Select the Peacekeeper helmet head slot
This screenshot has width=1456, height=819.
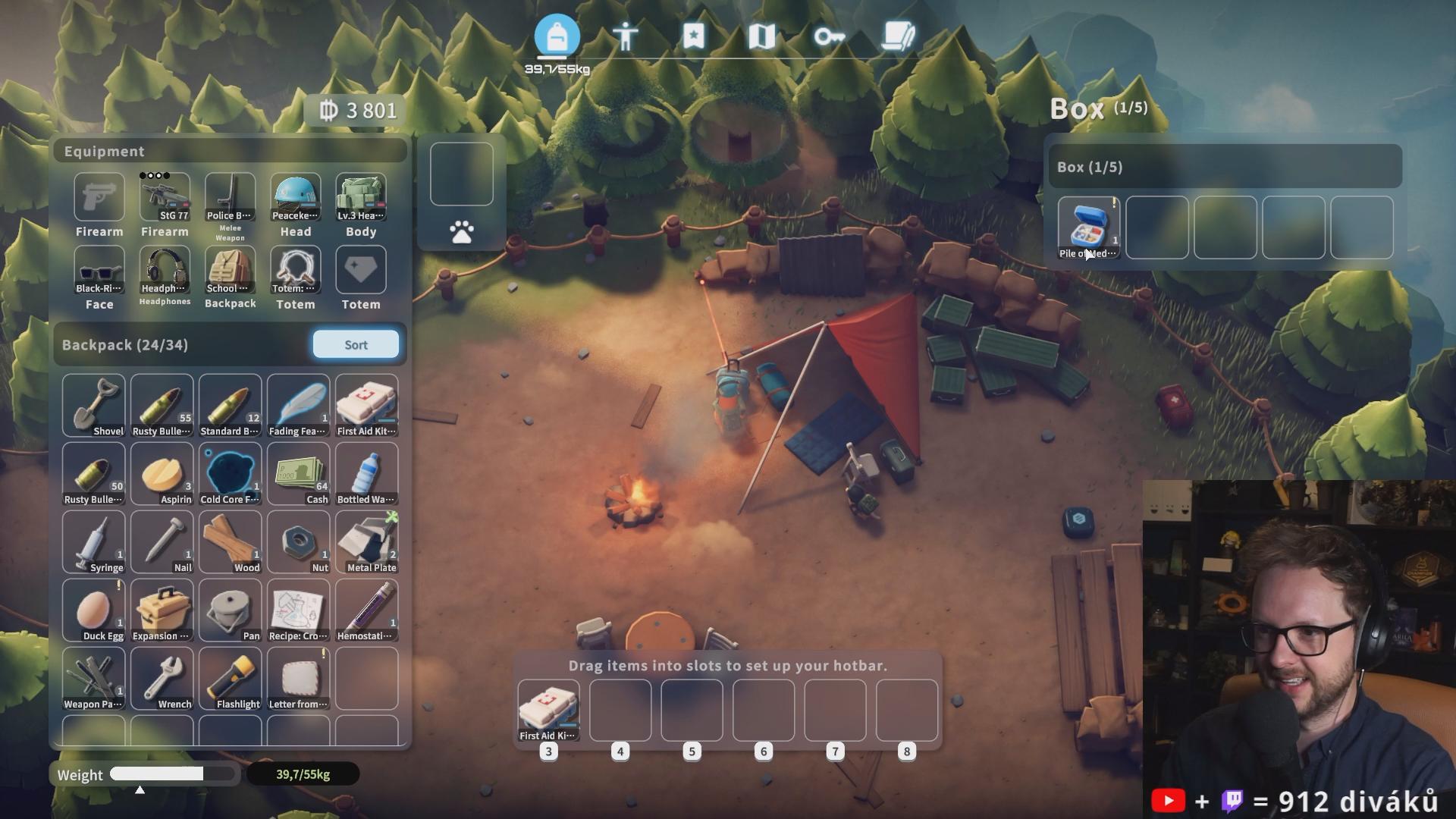click(x=296, y=198)
